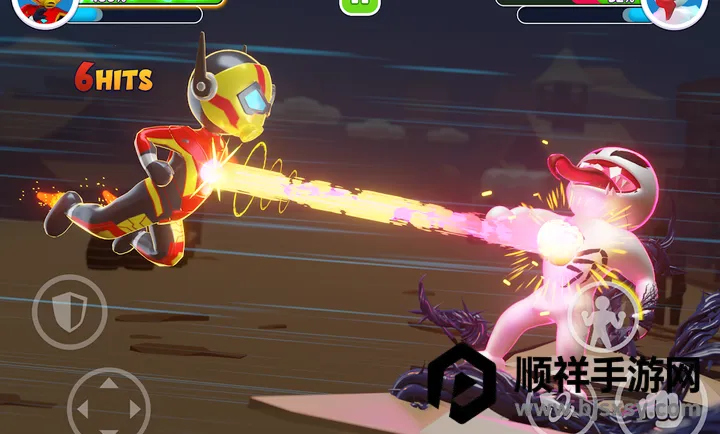720x434 pixels.
Task: Trigger the flexing figure special skill
Action: click(606, 314)
